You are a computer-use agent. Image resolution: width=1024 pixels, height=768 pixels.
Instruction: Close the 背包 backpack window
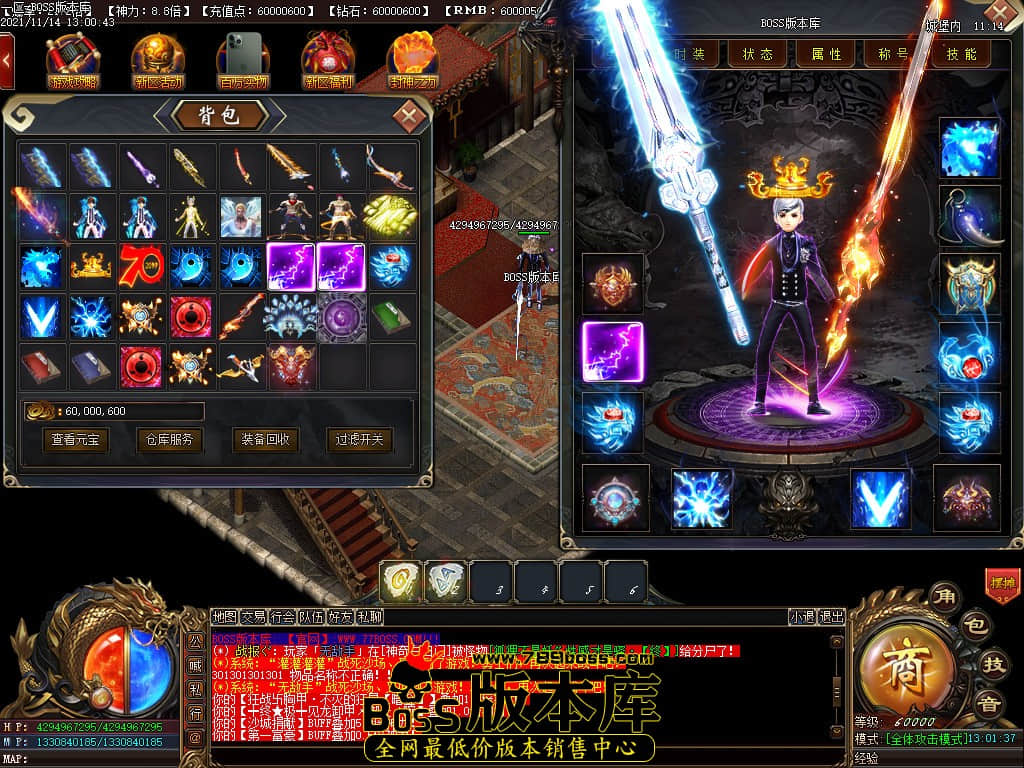[408, 115]
